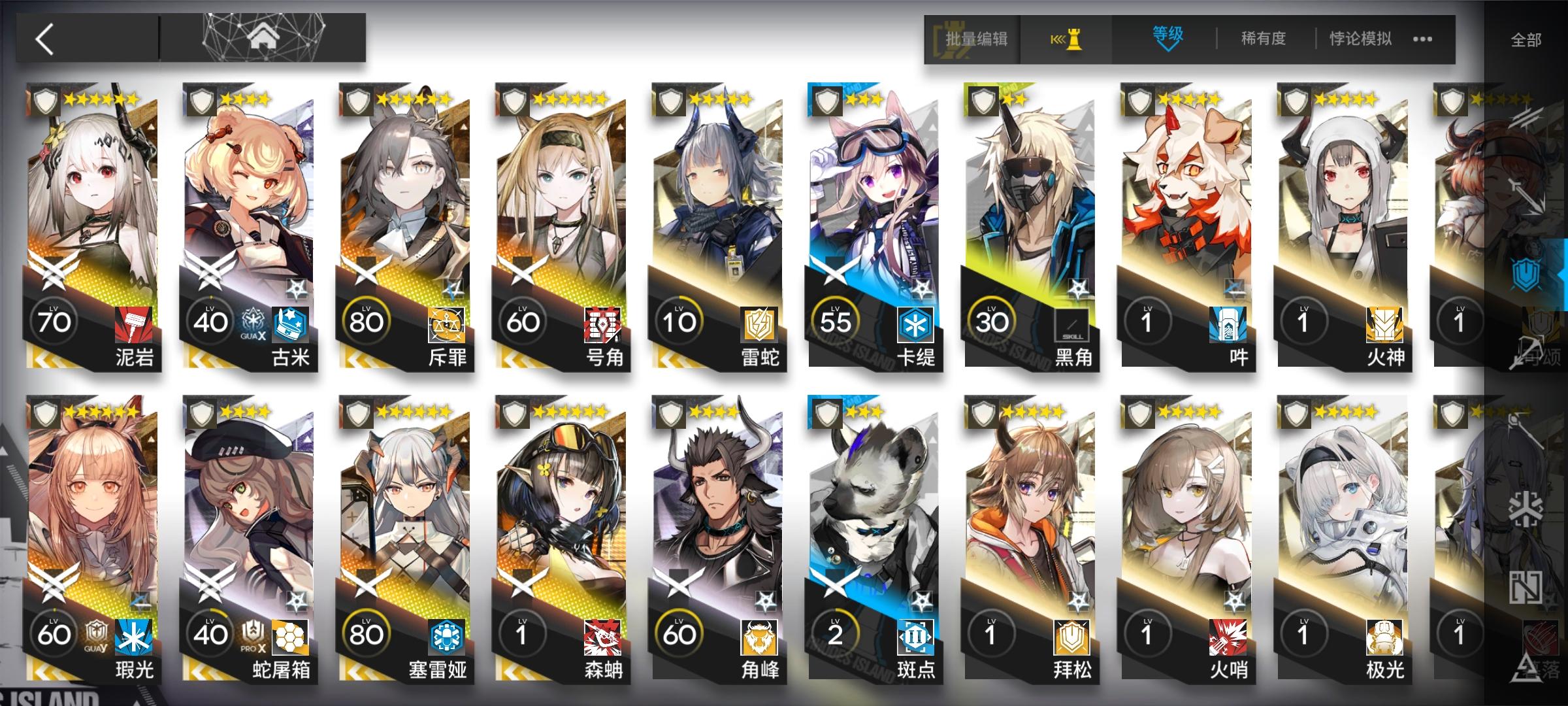1568x706 pixels.
Task: Open the ••• more sort options
Action: click(1424, 39)
